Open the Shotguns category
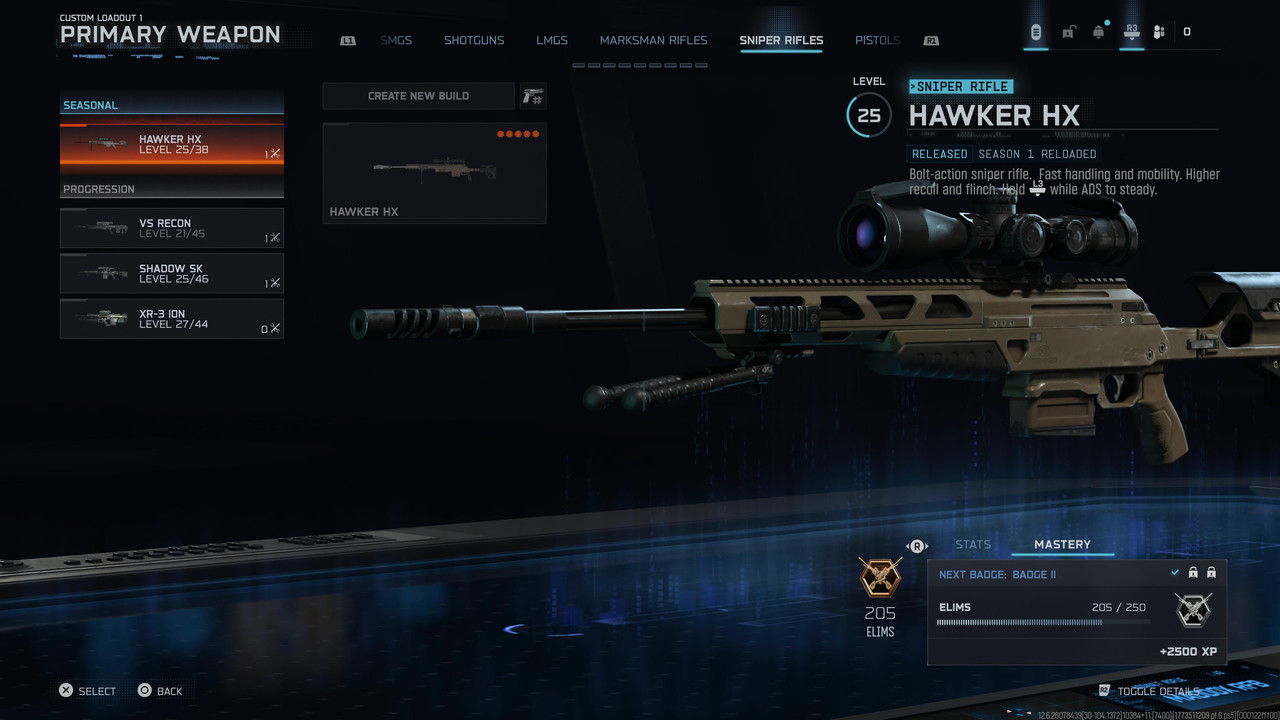The width and height of the screenshot is (1280, 720). pyautogui.click(x=474, y=40)
